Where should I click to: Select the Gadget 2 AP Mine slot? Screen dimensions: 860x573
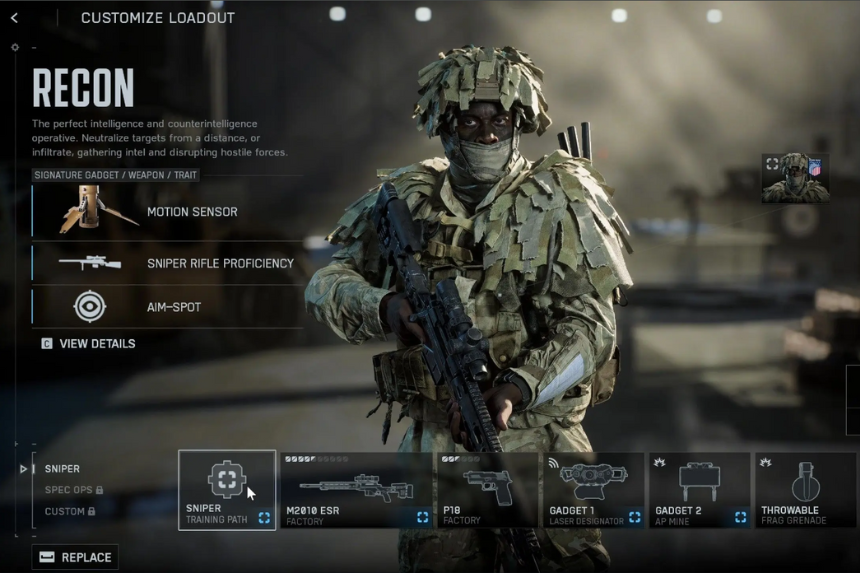pyautogui.click(x=699, y=490)
